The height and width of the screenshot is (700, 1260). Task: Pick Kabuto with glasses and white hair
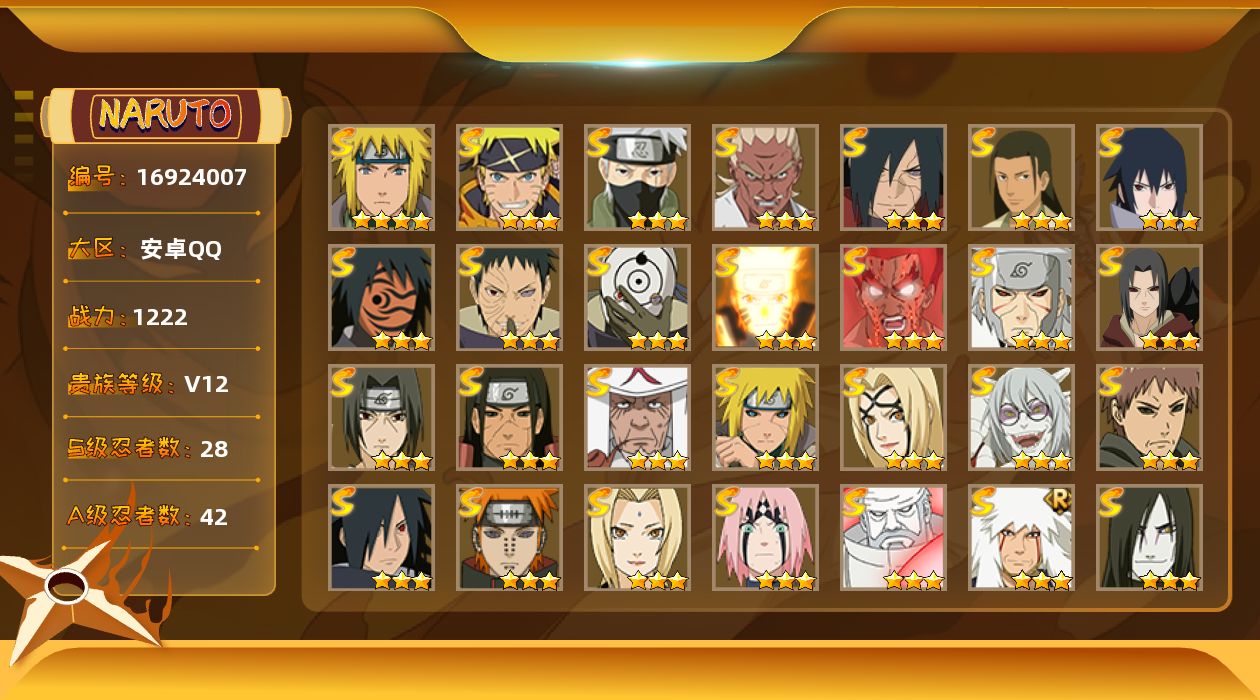pyautogui.click(x=1021, y=418)
